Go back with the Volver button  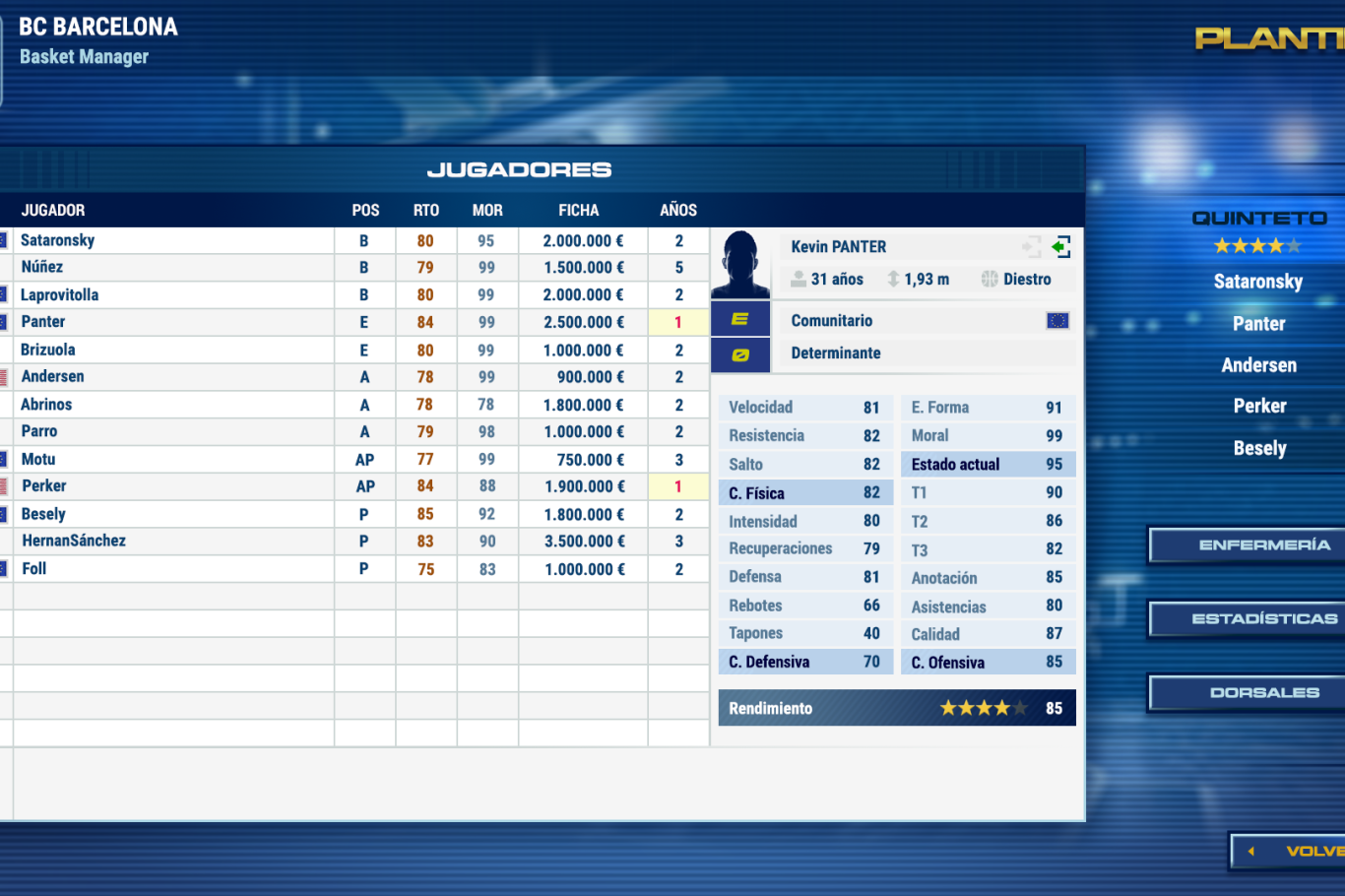(x=1292, y=851)
